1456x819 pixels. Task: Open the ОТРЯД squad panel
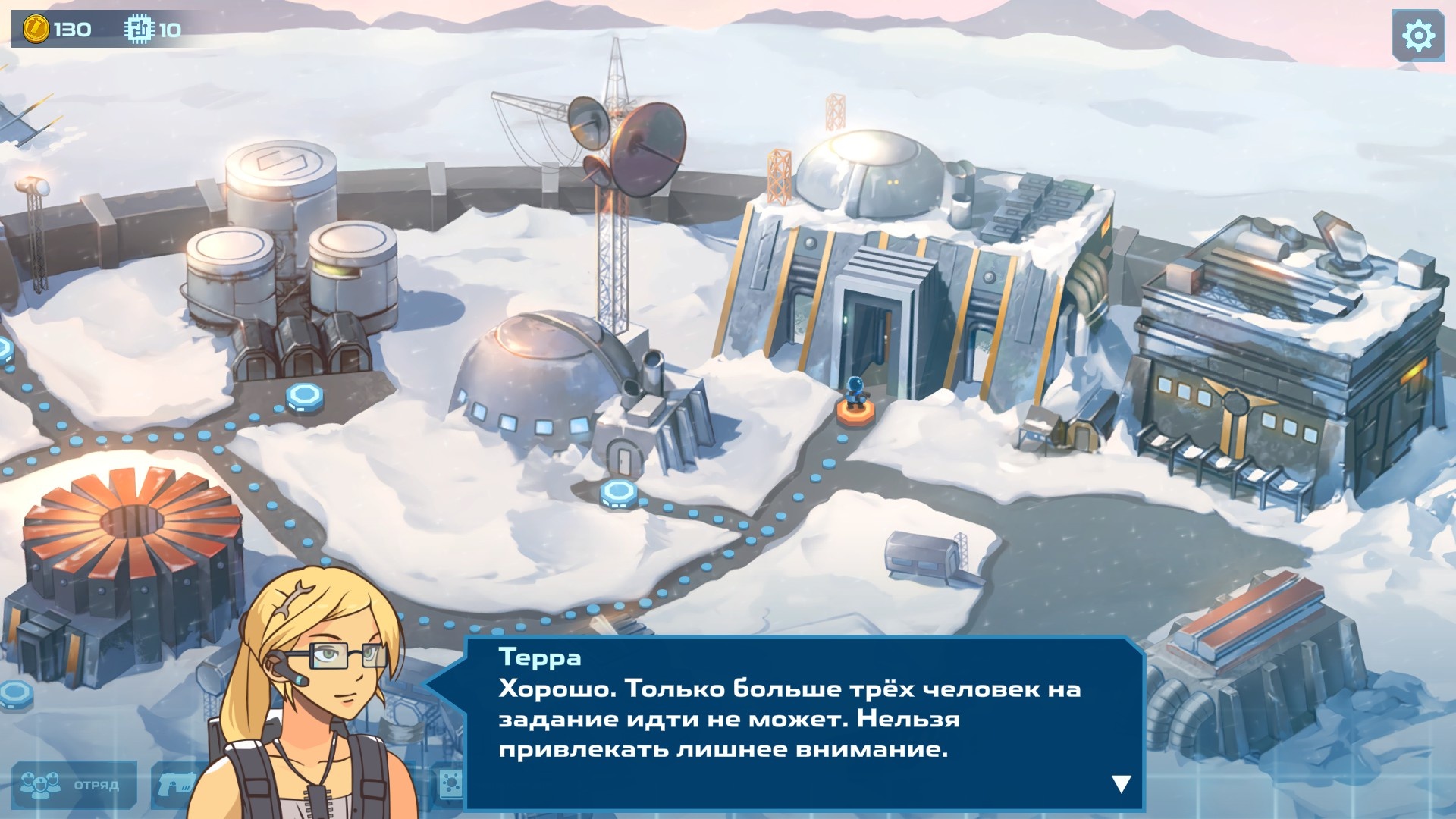(x=72, y=784)
